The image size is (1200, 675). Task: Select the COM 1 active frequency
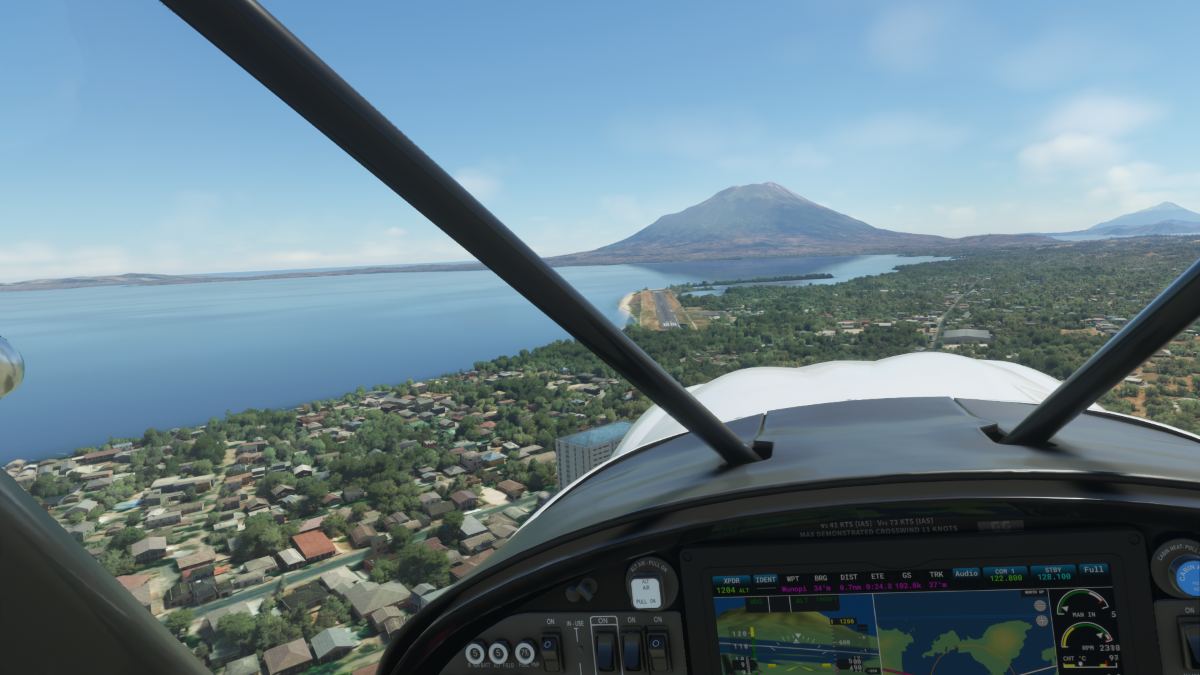point(1004,574)
